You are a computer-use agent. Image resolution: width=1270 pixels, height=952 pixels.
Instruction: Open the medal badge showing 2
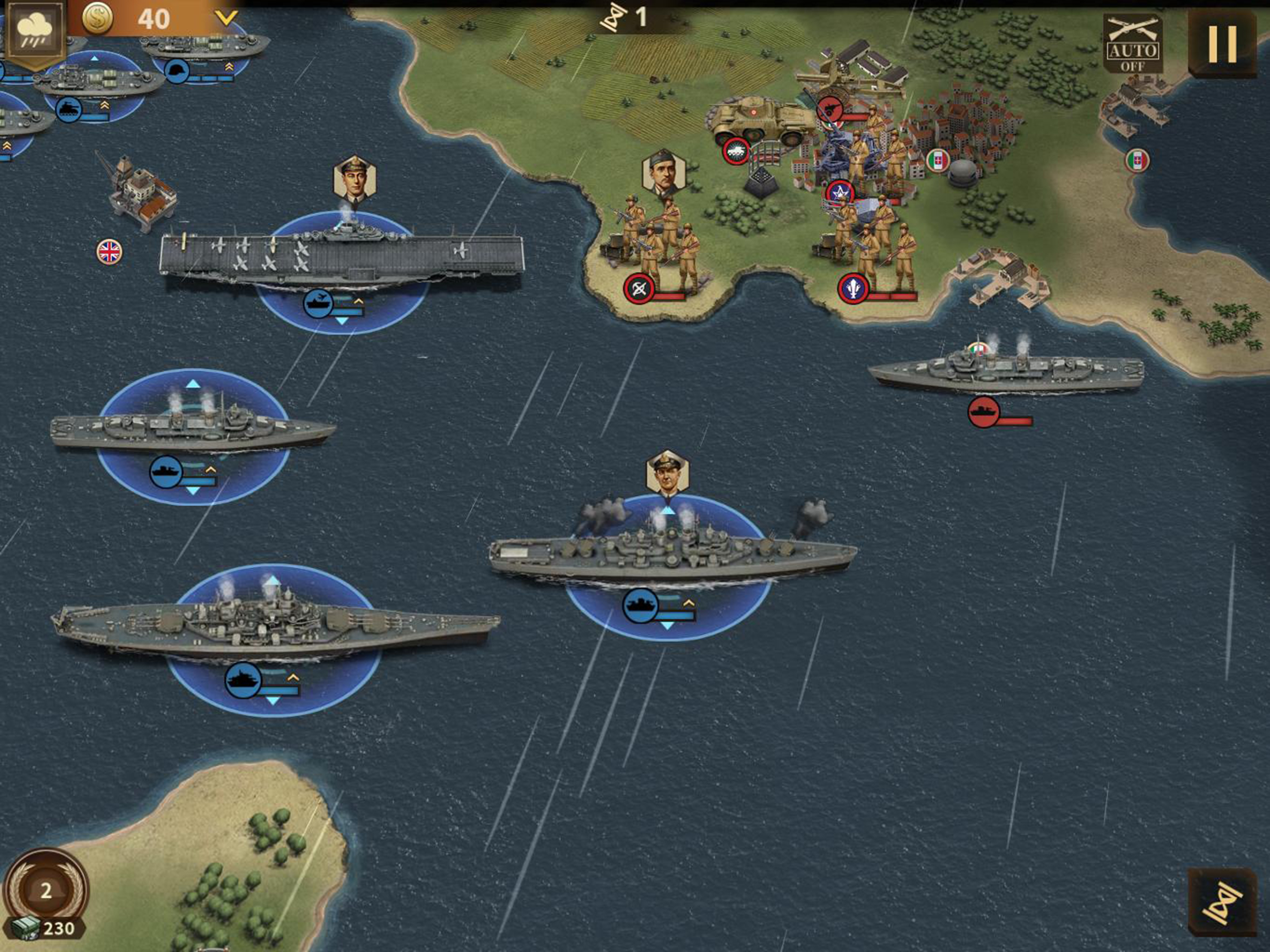(46, 891)
